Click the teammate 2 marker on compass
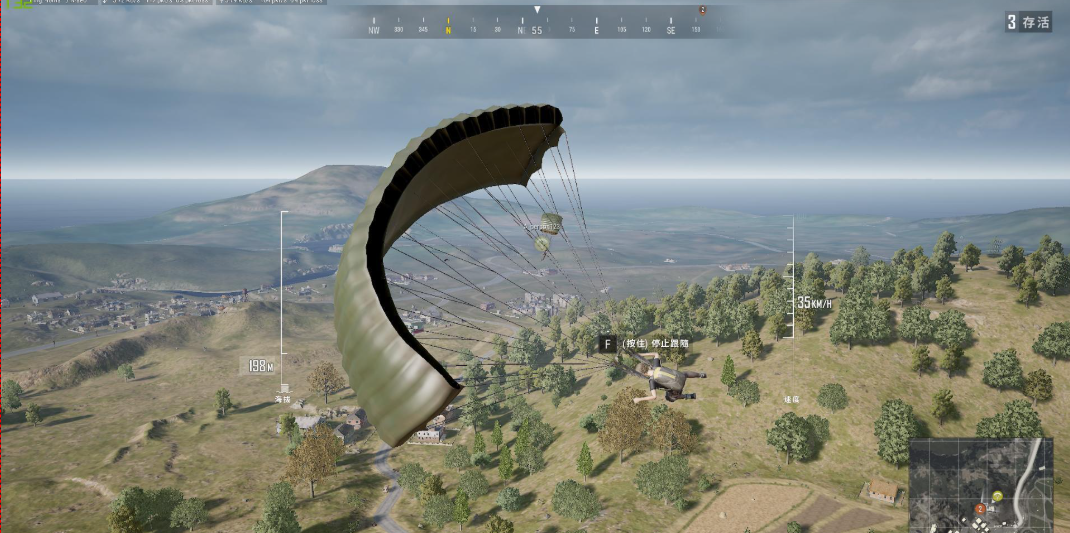Viewport: 1070px width, 533px height. (702, 10)
